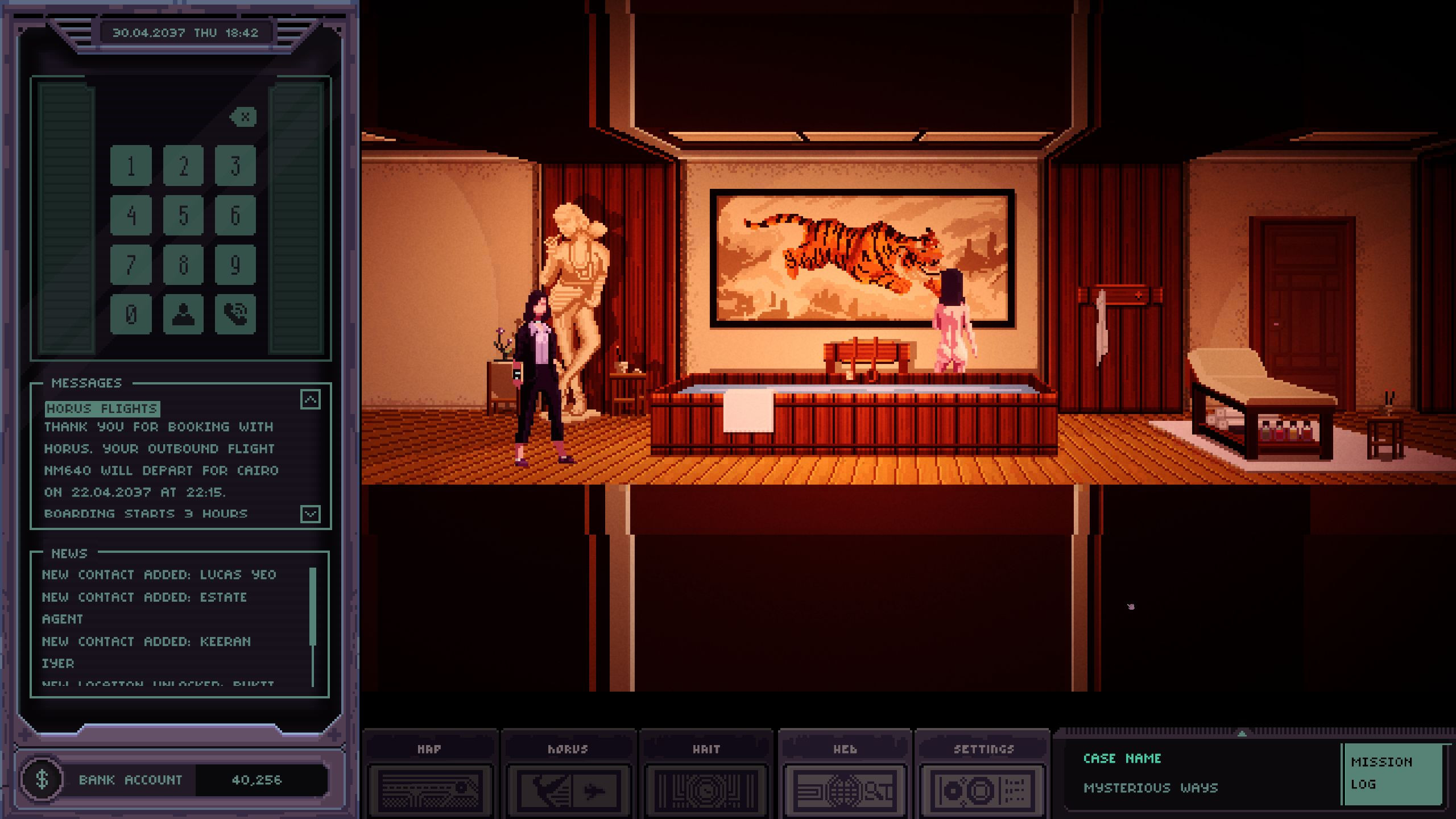
Task: Dial number 1 on the keypad
Action: pyautogui.click(x=131, y=166)
